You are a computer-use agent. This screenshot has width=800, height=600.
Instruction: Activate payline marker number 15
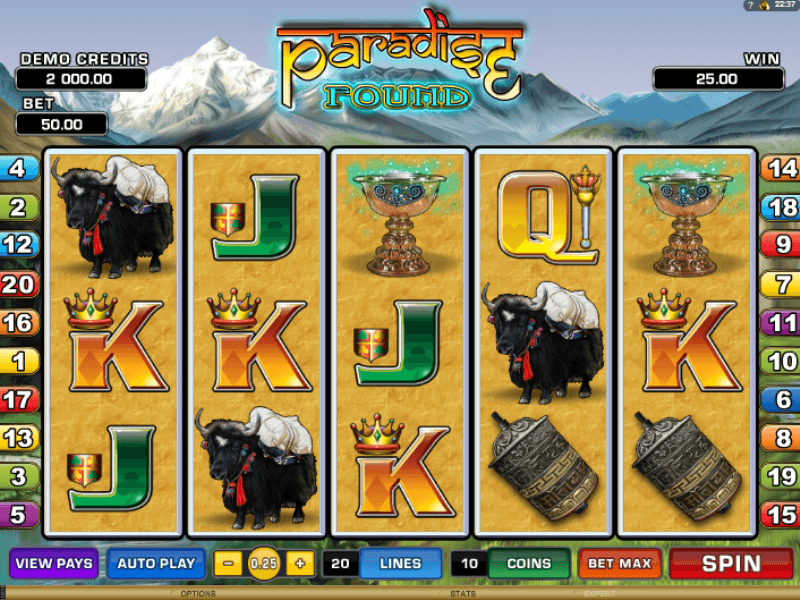coord(782,515)
